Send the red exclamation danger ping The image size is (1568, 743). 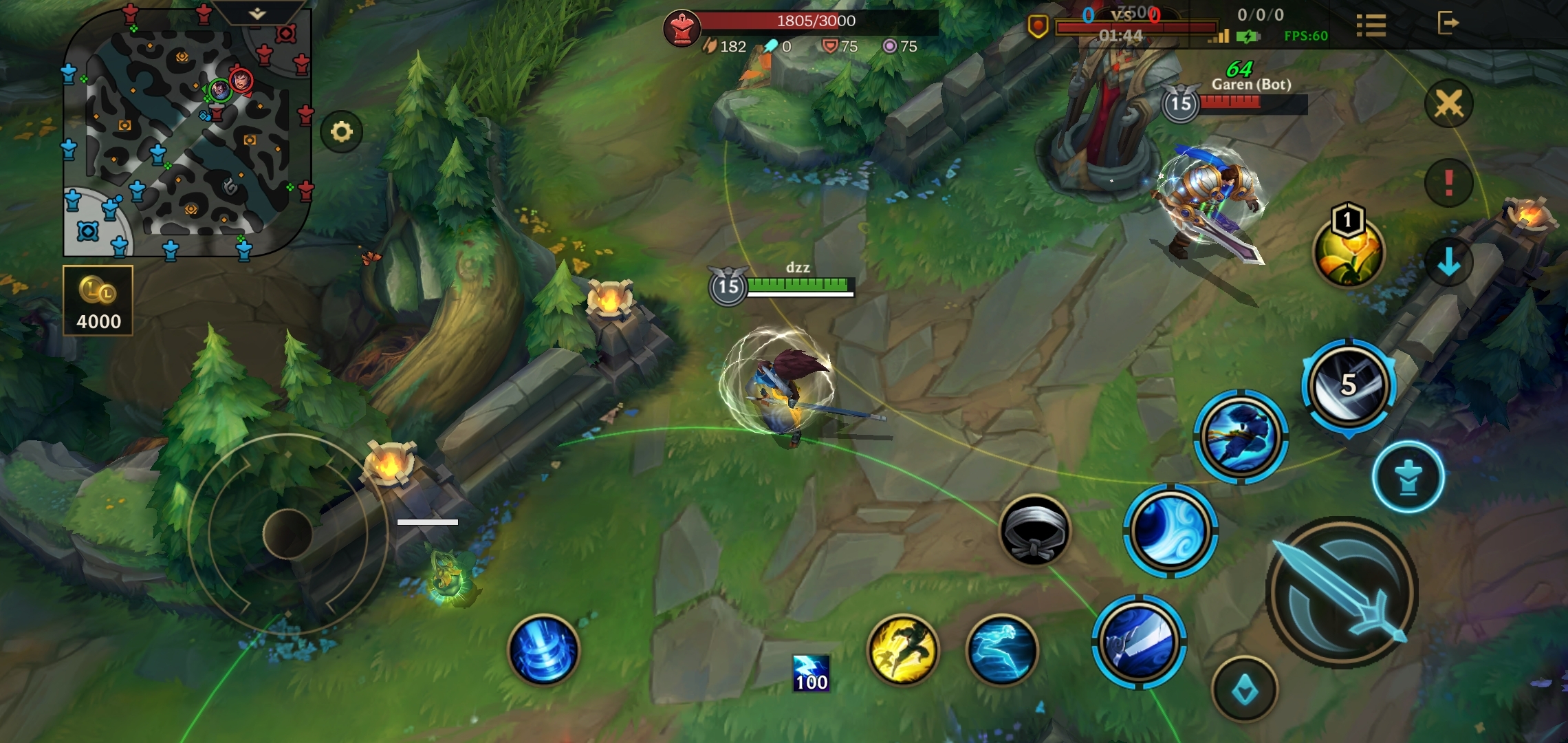point(1448,183)
